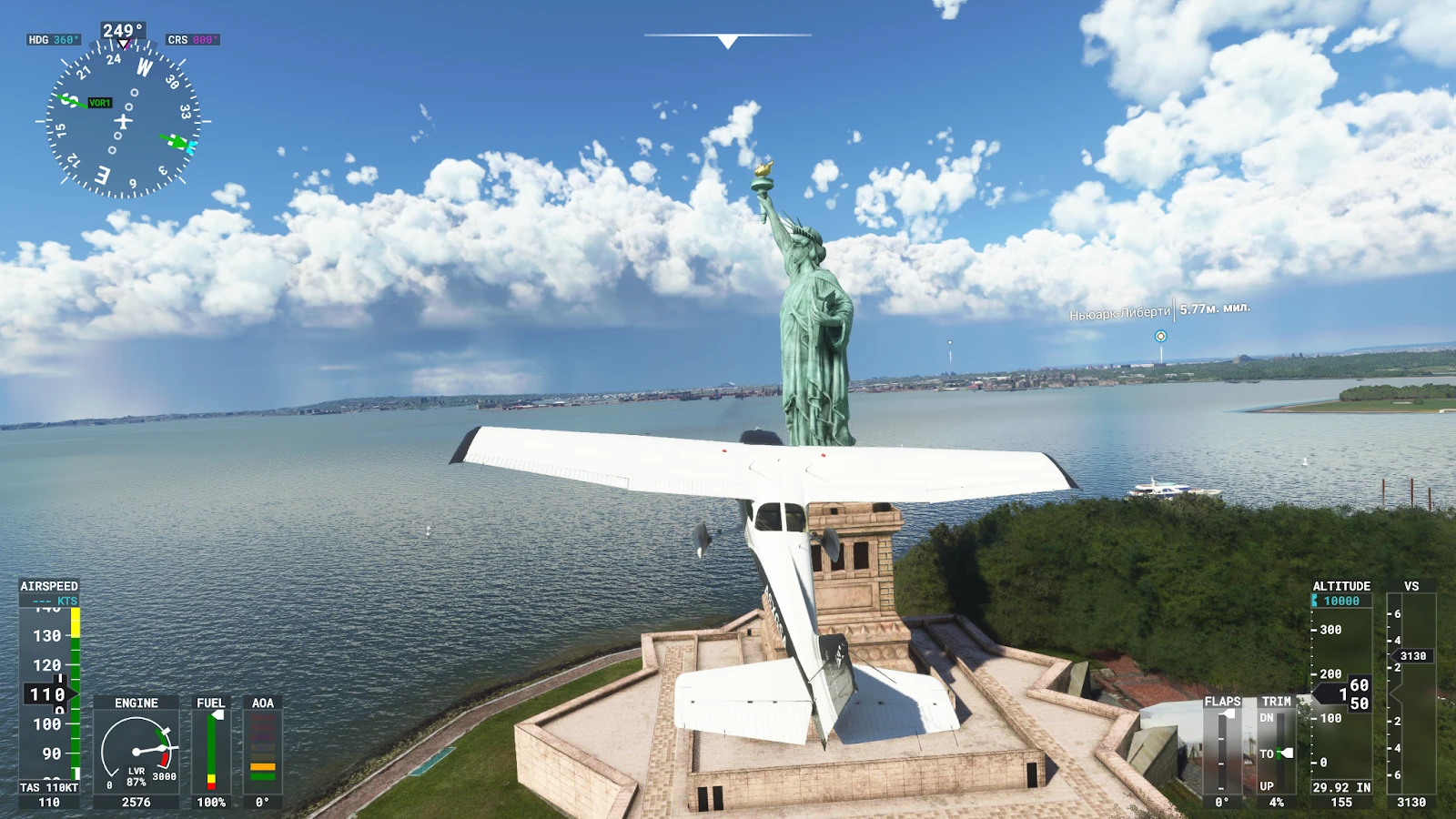Click the AOA angle-of-attack indicator
1456x819 pixels.
pyautogui.click(x=262, y=746)
